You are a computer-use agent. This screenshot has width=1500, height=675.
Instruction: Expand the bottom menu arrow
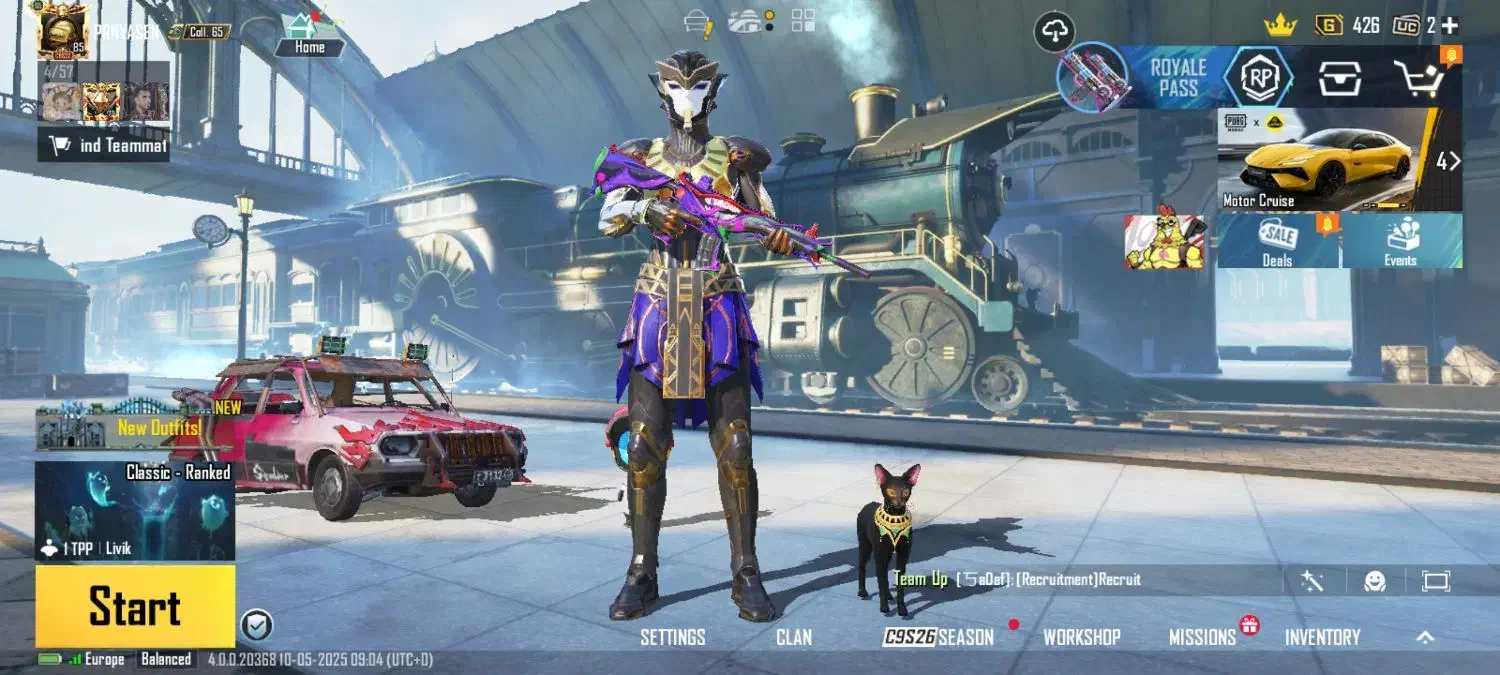coord(1425,637)
